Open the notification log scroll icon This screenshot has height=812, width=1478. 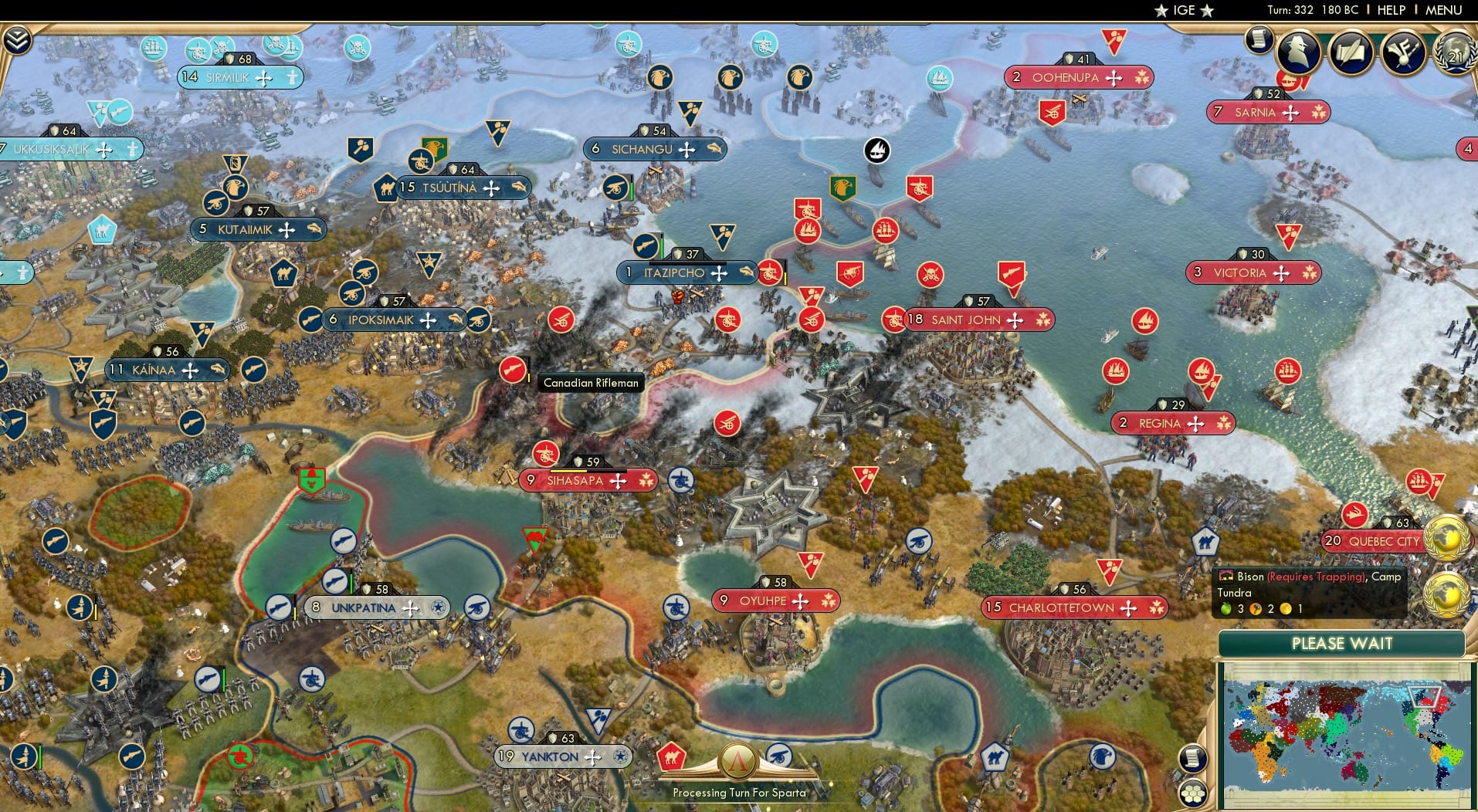coord(1259,40)
